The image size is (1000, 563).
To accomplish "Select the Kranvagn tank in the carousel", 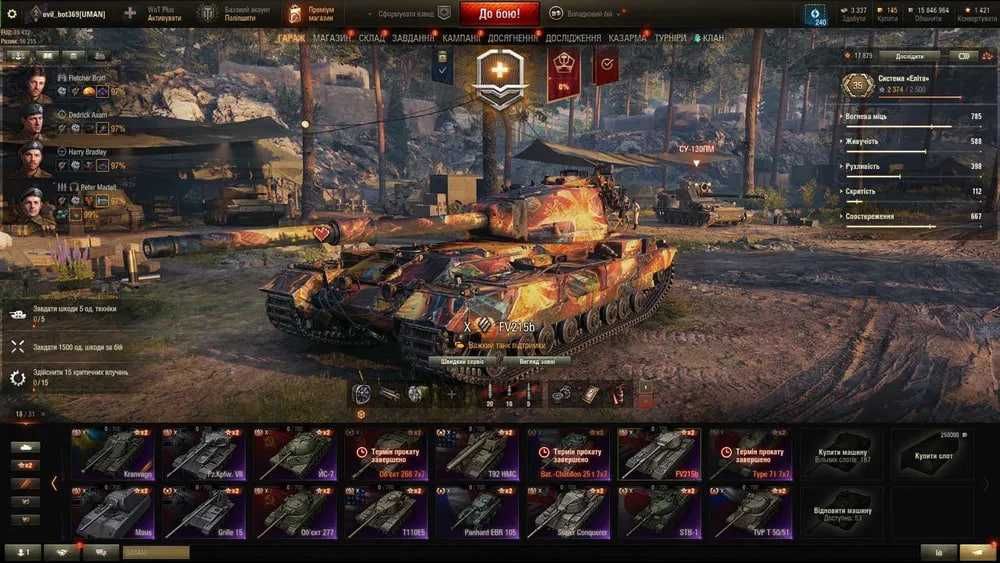I will click(x=112, y=455).
